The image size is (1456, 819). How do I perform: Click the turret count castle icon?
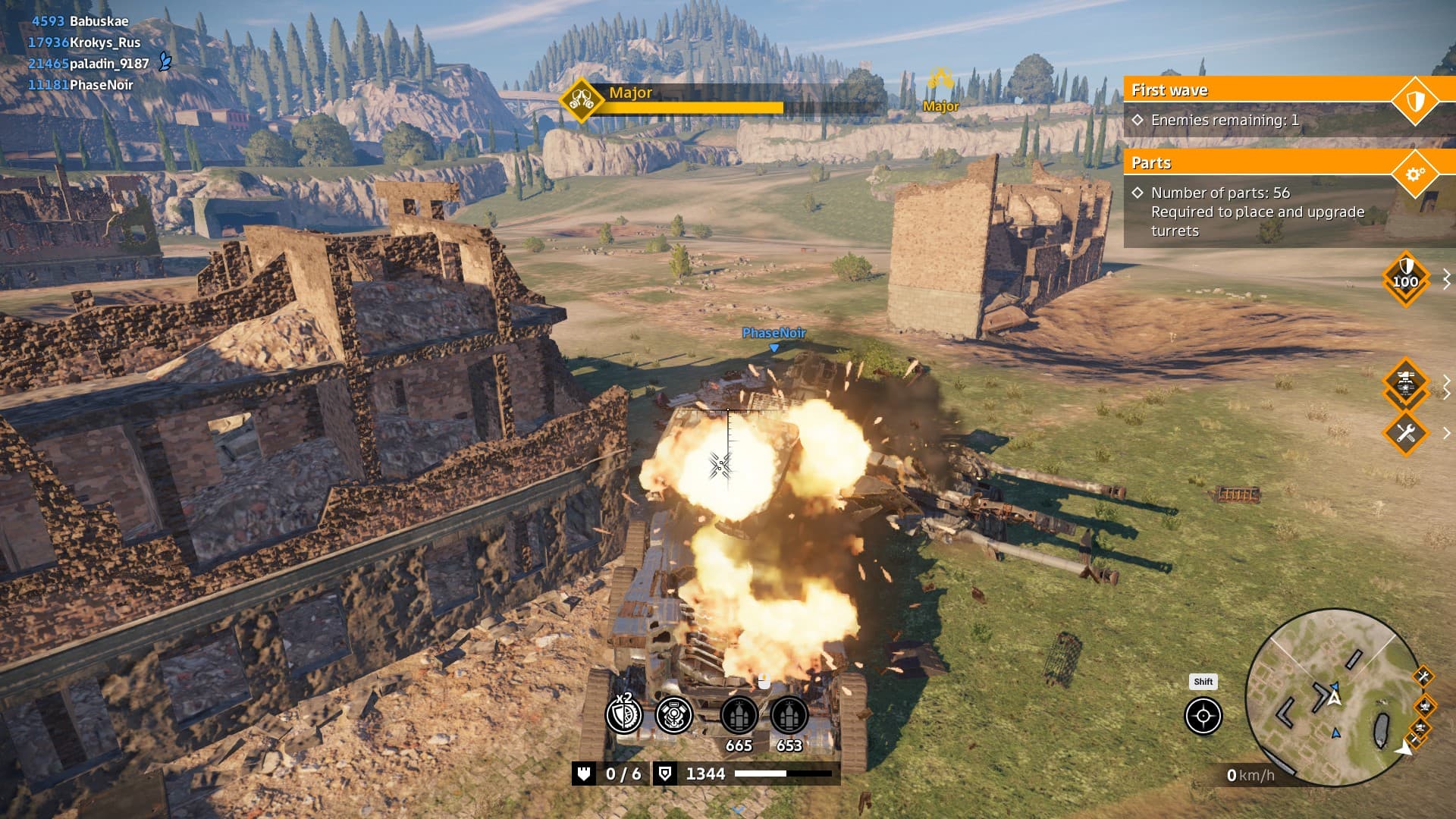(x=584, y=773)
